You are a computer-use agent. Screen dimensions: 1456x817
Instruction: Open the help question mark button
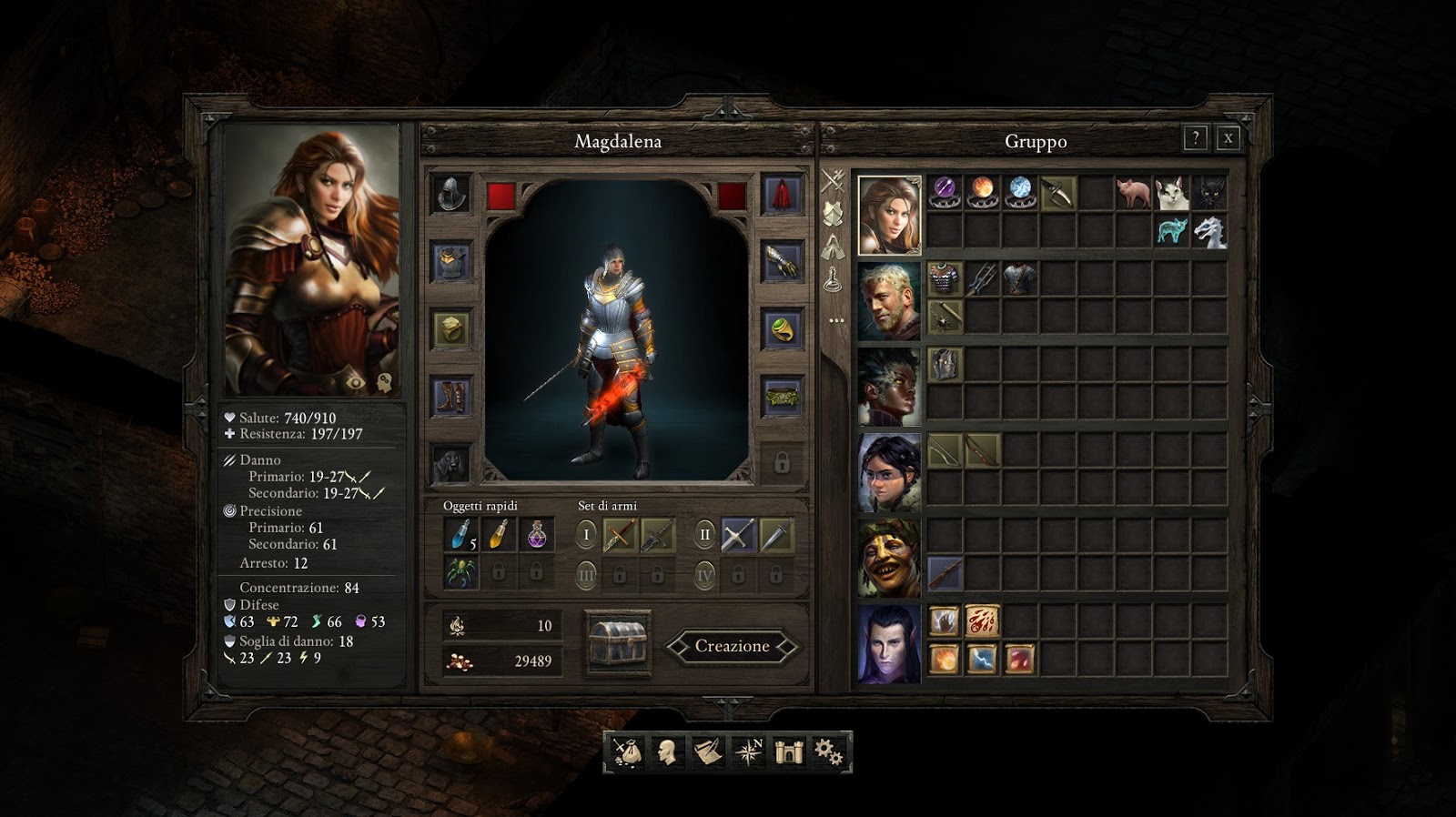[x=1195, y=138]
